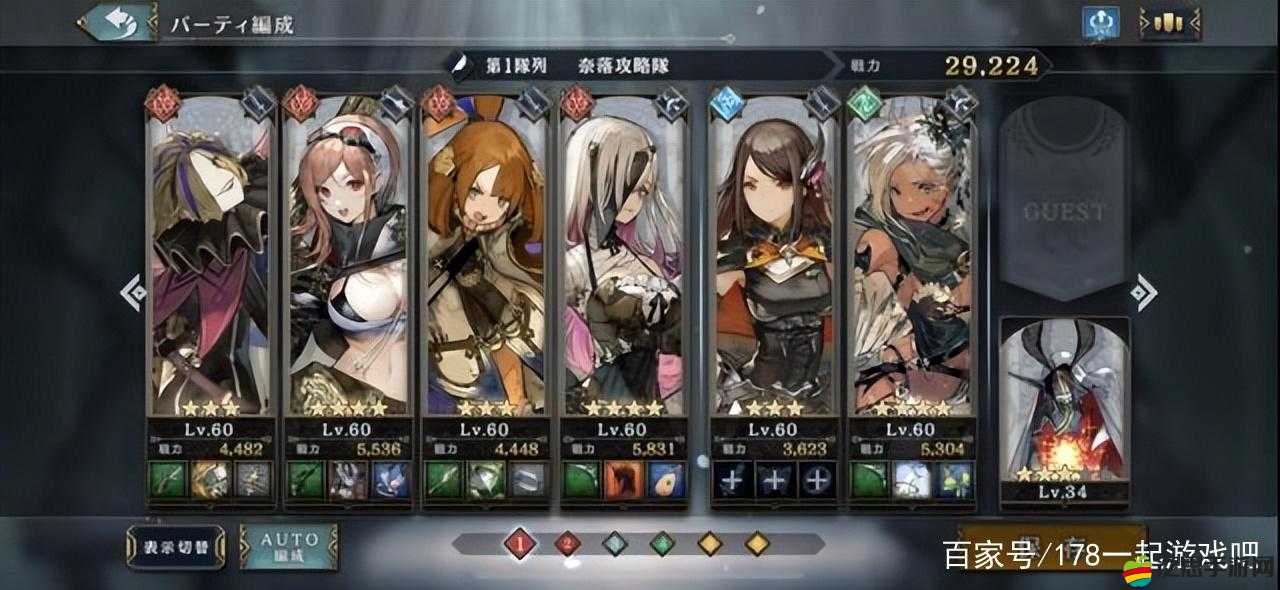Screen dimensions: 1280x590
Task: Select the Lv.34 support character card
Action: pyautogui.click(x=1064, y=405)
